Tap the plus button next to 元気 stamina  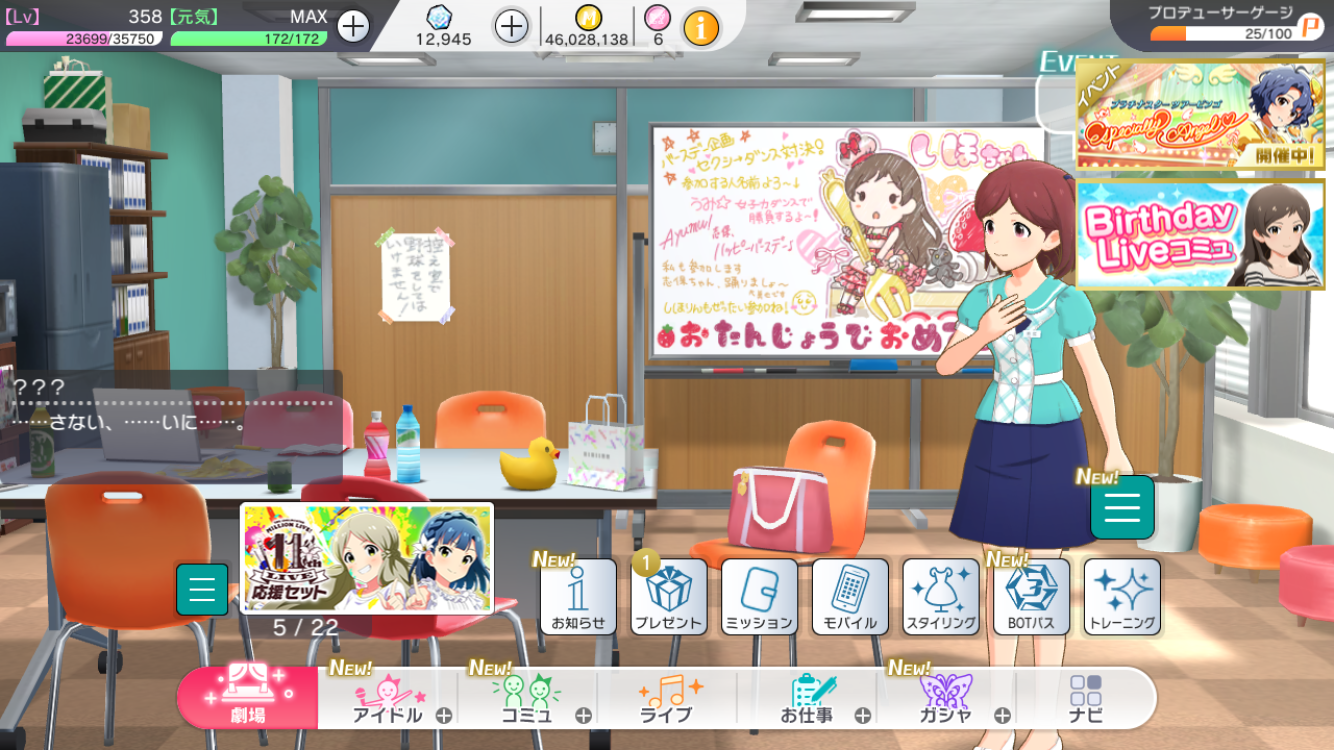(x=353, y=26)
